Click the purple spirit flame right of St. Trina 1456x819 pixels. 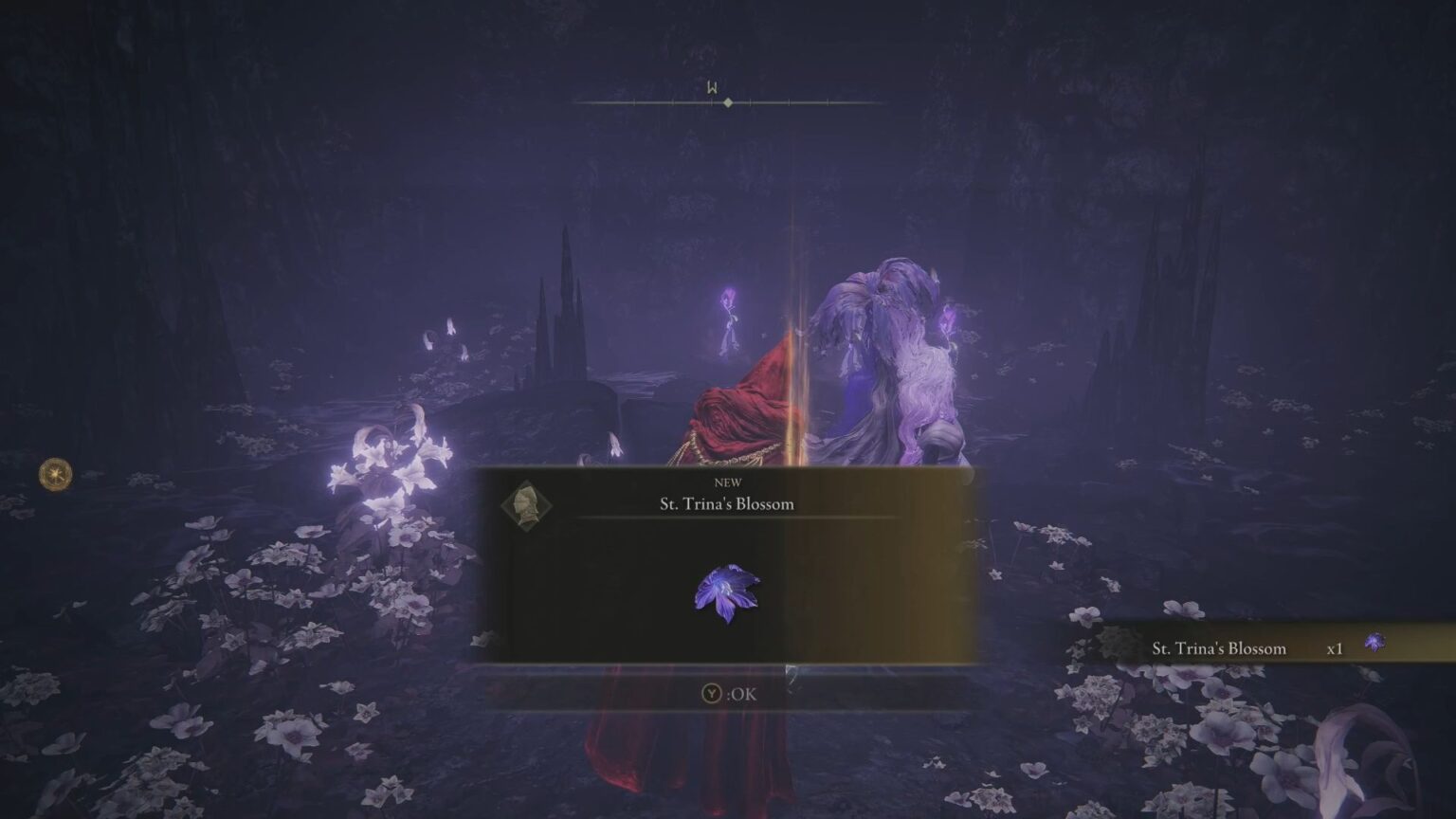(x=946, y=318)
